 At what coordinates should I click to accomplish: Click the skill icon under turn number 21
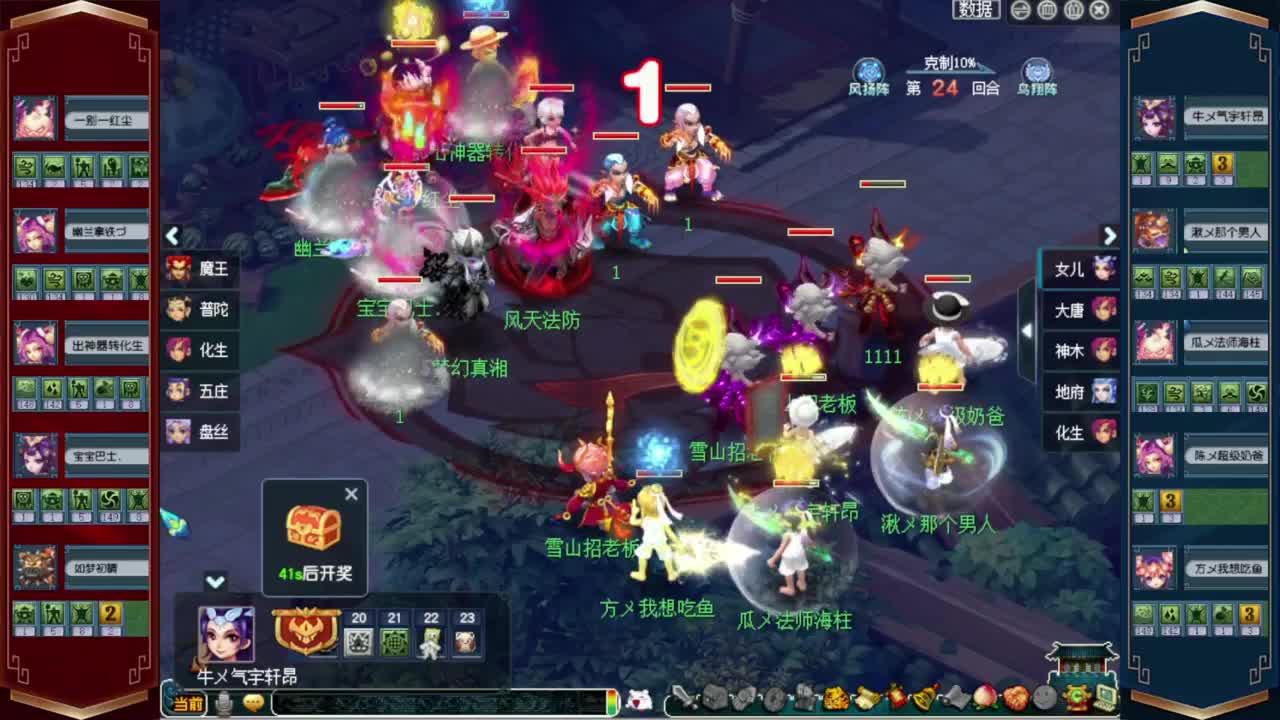394,642
